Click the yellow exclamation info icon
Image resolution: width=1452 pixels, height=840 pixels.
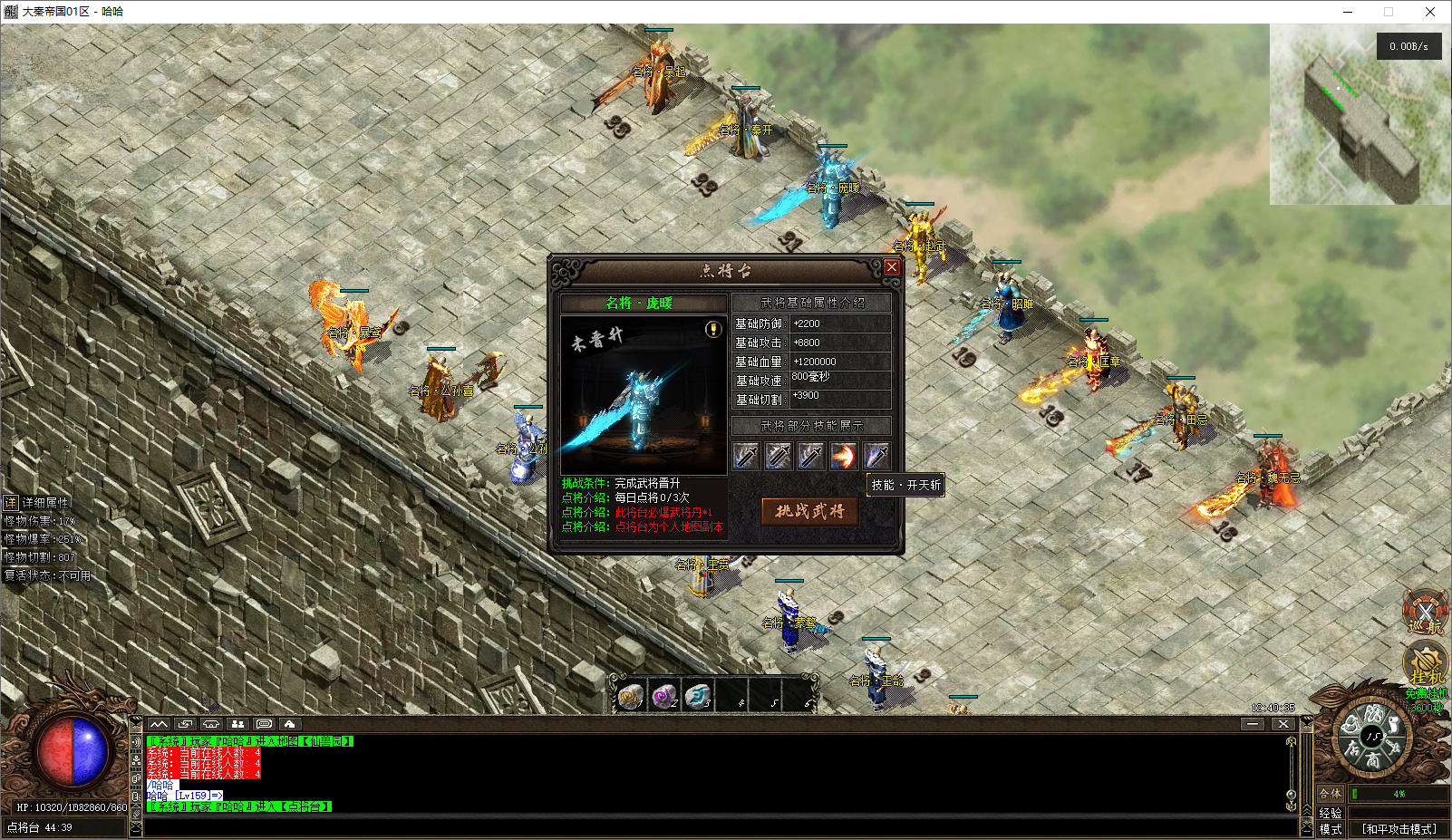[x=713, y=330]
